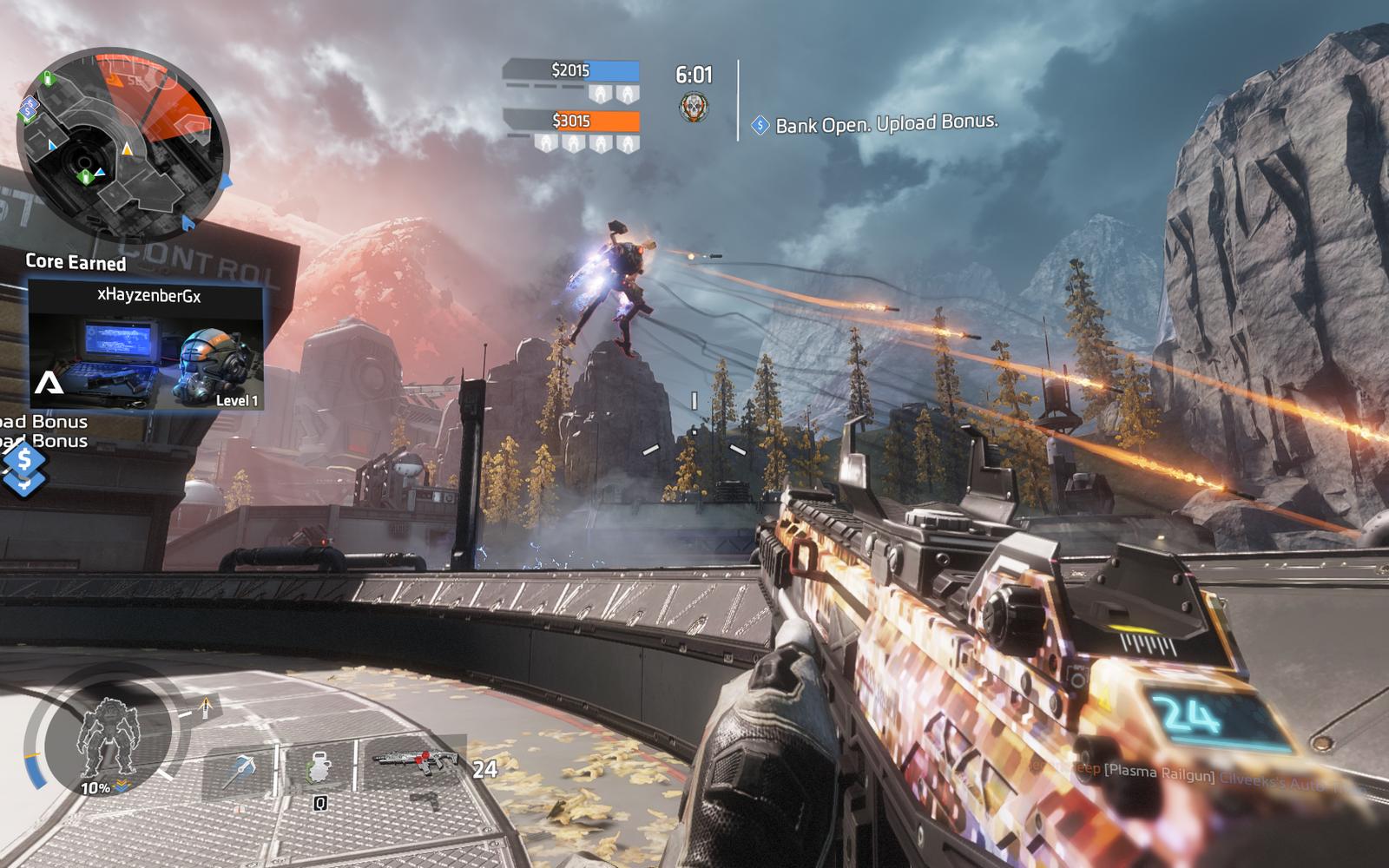The height and width of the screenshot is (868, 1389).
Task: Select the xHayzenberGx callsign card
Action: (x=146, y=345)
